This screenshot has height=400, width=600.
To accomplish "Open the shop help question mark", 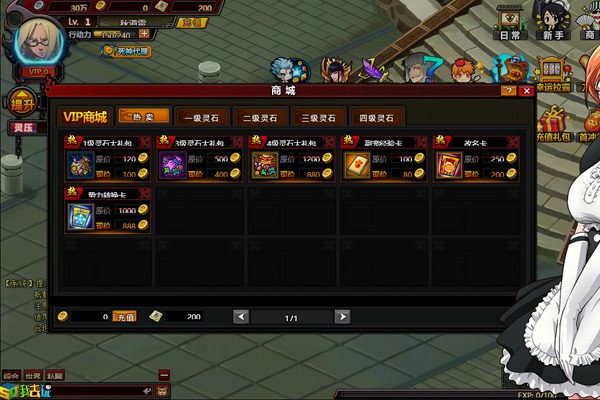I will [508, 91].
